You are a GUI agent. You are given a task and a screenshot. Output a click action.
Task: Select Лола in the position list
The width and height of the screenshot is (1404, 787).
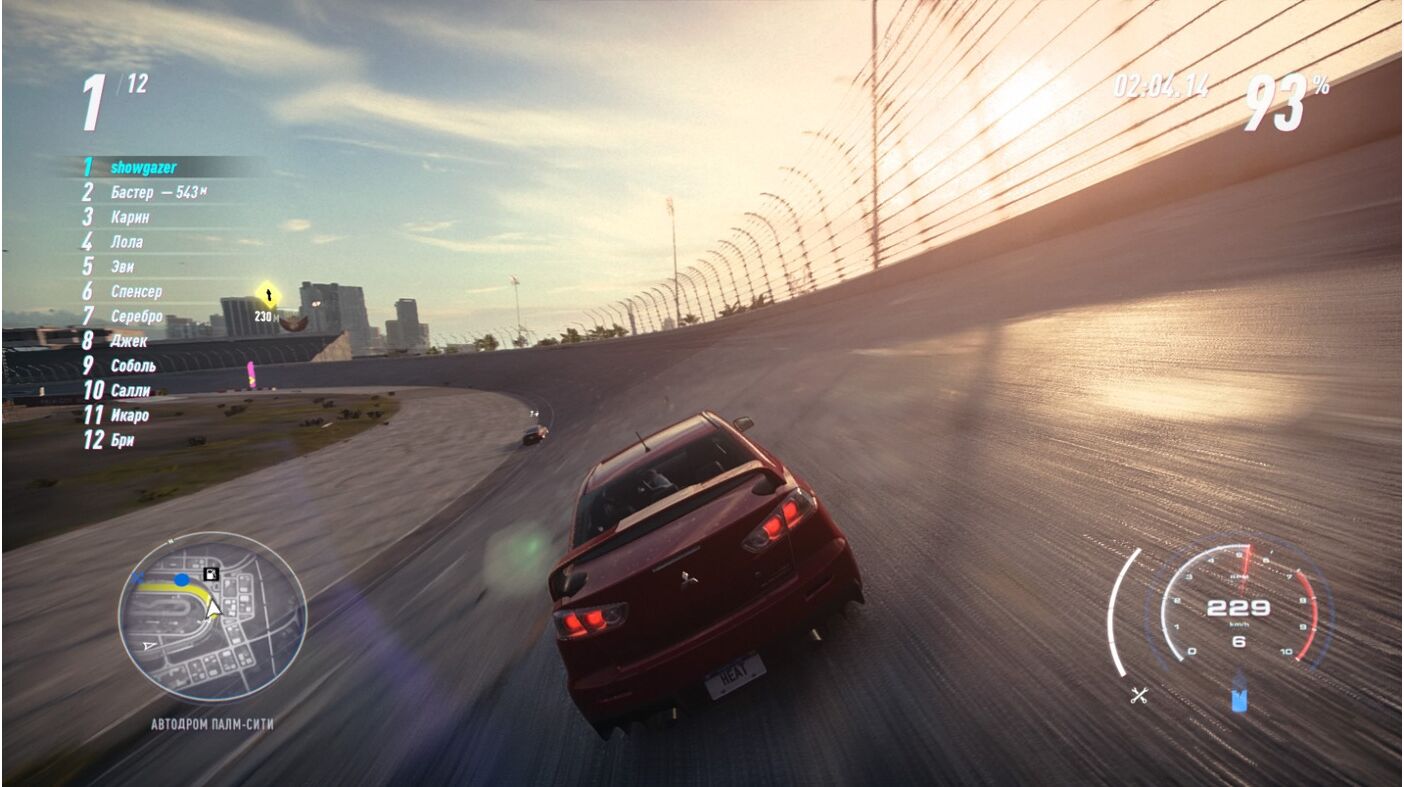(126, 242)
